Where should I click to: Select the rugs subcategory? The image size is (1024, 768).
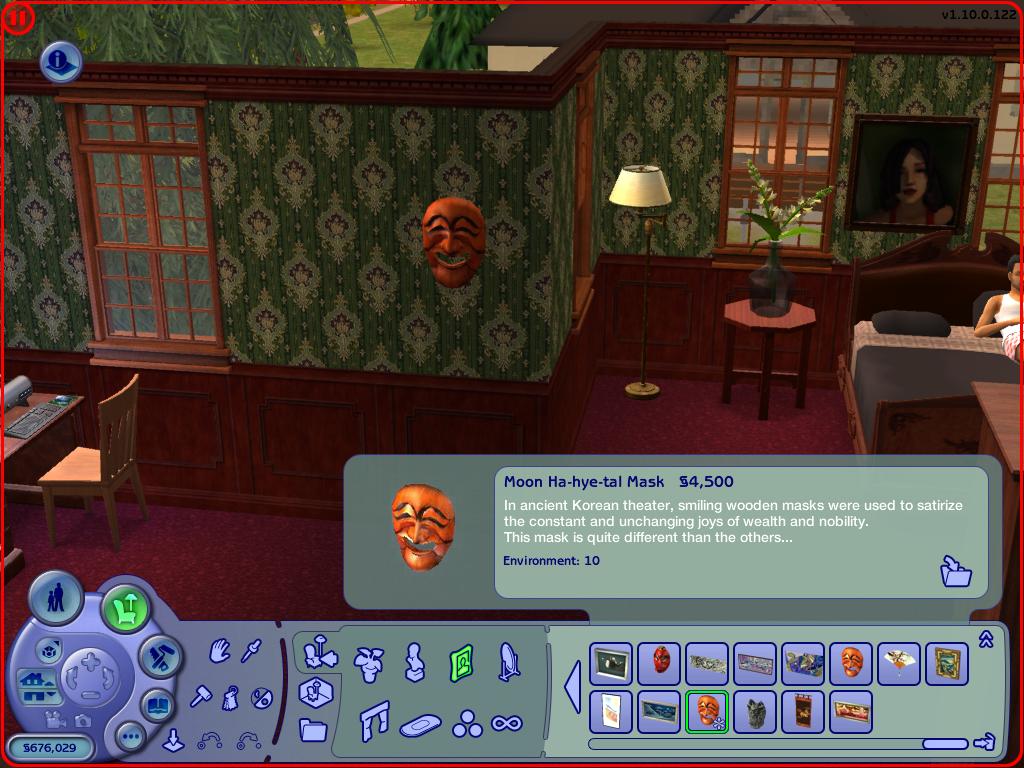click(x=421, y=725)
